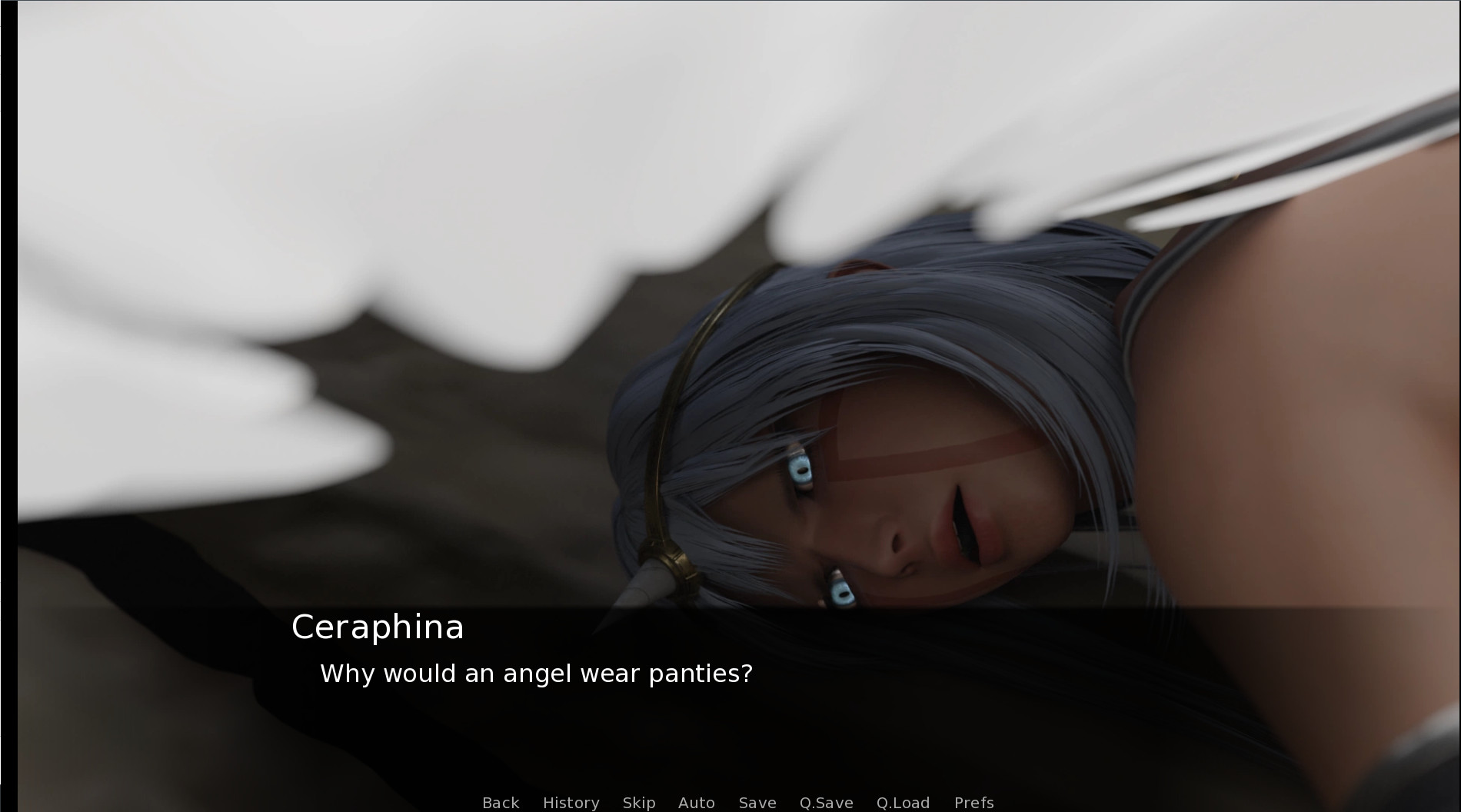This screenshot has height=812, width=1461.
Task: Select Auto in the quick menu bar
Action: click(696, 802)
